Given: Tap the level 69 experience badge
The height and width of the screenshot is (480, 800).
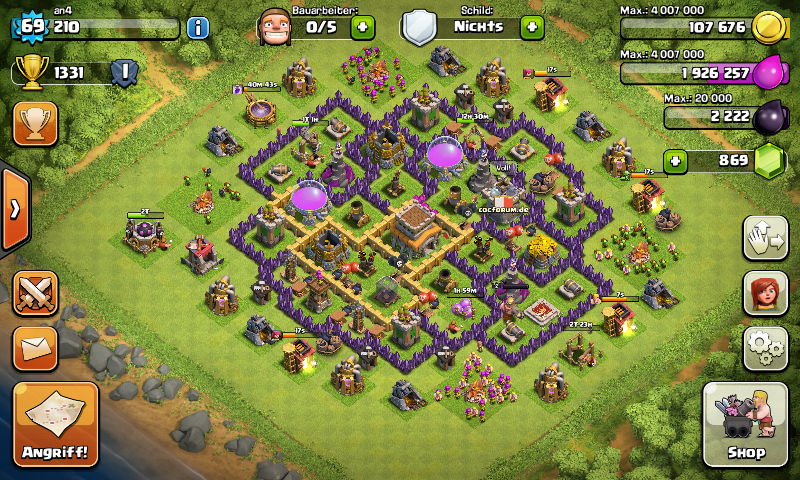Looking at the screenshot, I should [31, 27].
